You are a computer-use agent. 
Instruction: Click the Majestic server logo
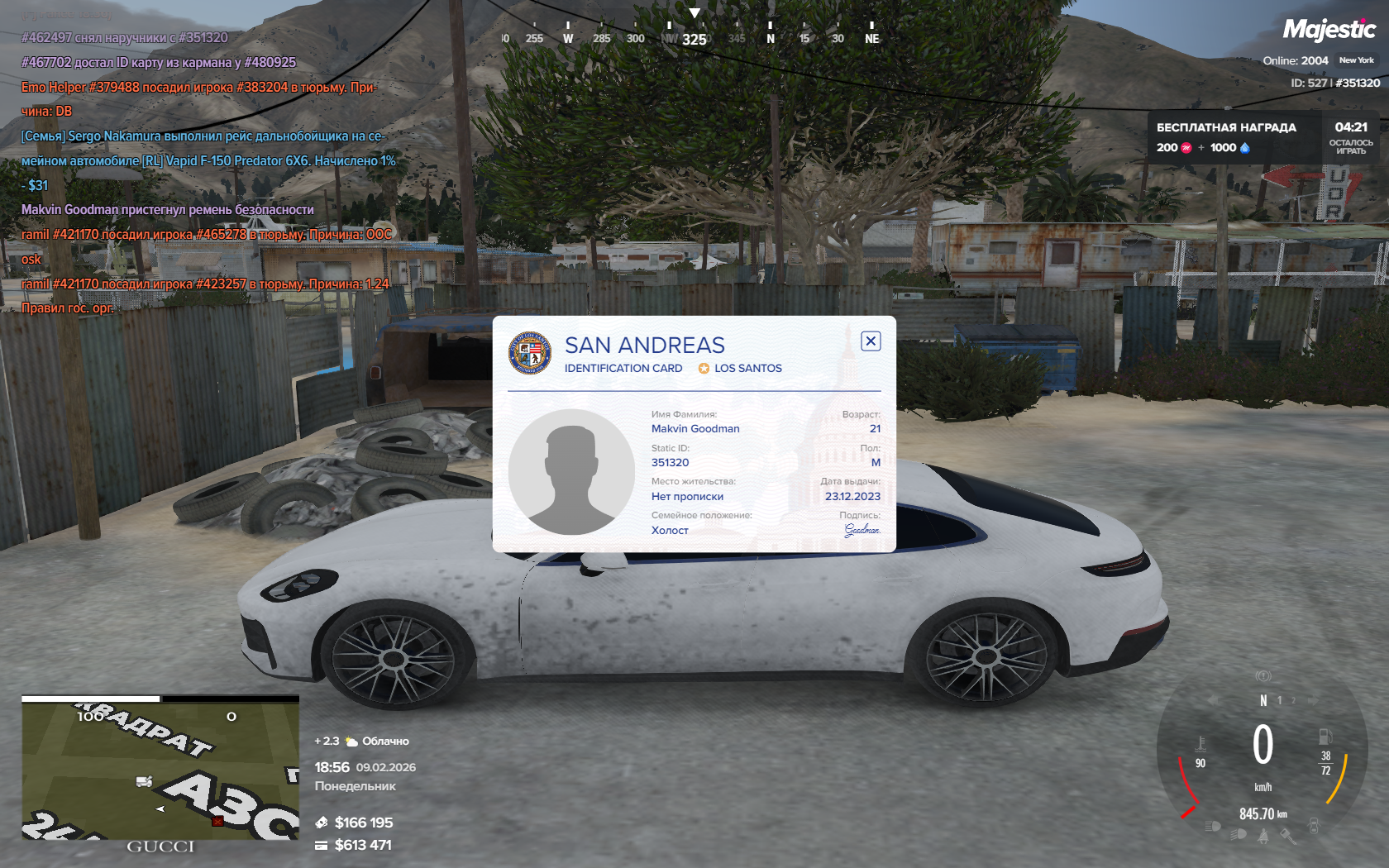pos(1329,31)
